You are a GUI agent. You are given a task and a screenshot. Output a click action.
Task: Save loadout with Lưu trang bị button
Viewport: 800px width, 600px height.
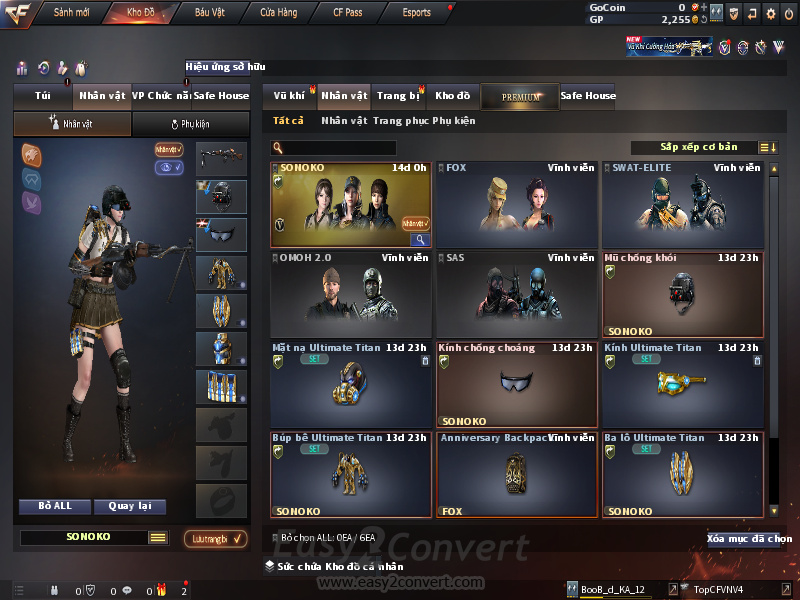pyautogui.click(x=216, y=539)
